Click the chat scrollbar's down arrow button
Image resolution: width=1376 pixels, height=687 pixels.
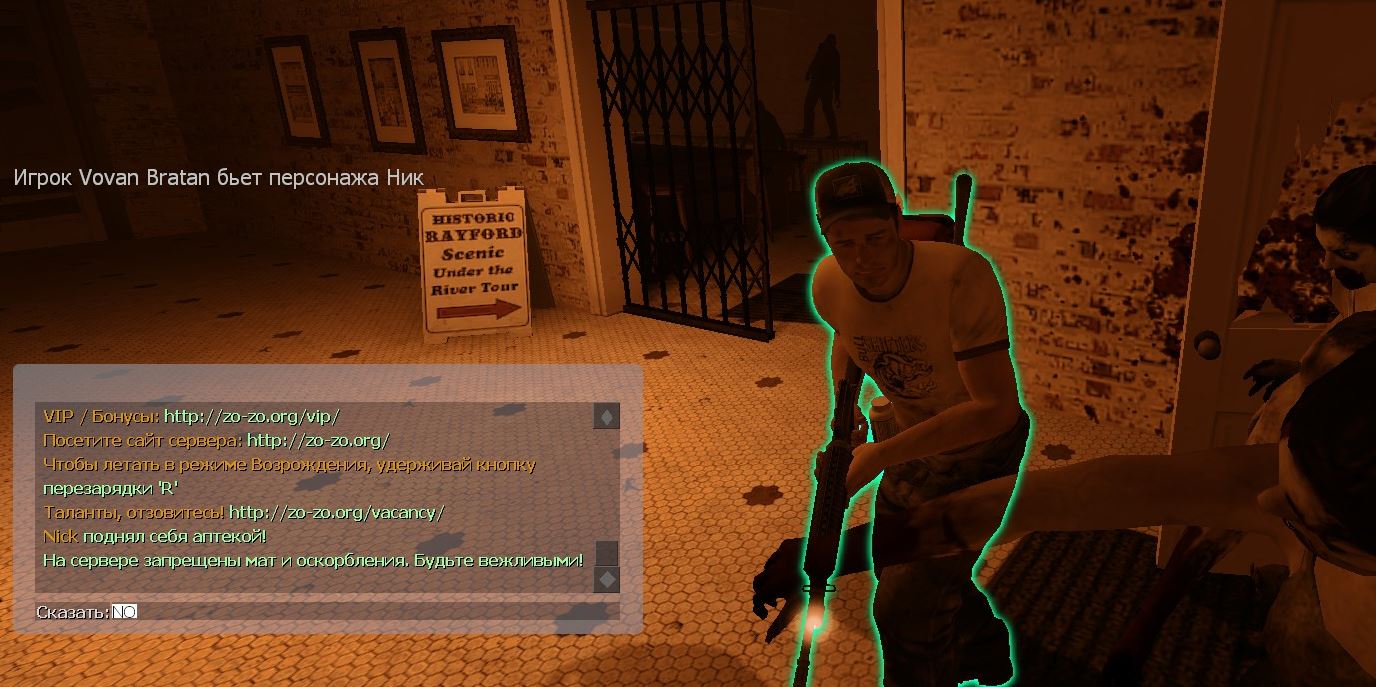click(x=606, y=579)
